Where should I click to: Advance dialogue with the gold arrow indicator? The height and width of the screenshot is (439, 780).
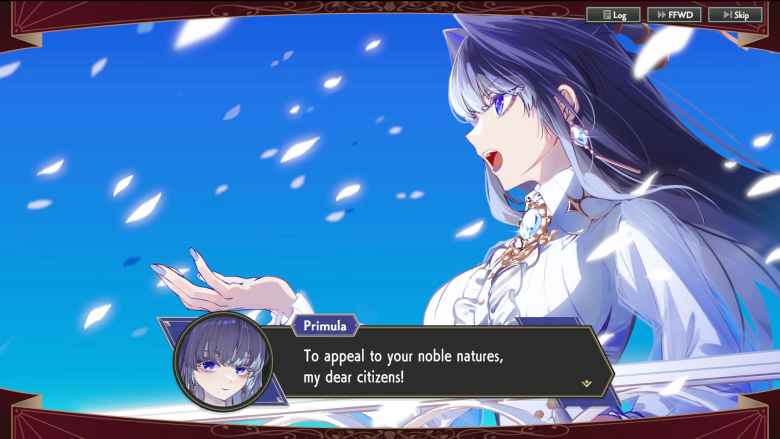(x=586, y=383)
